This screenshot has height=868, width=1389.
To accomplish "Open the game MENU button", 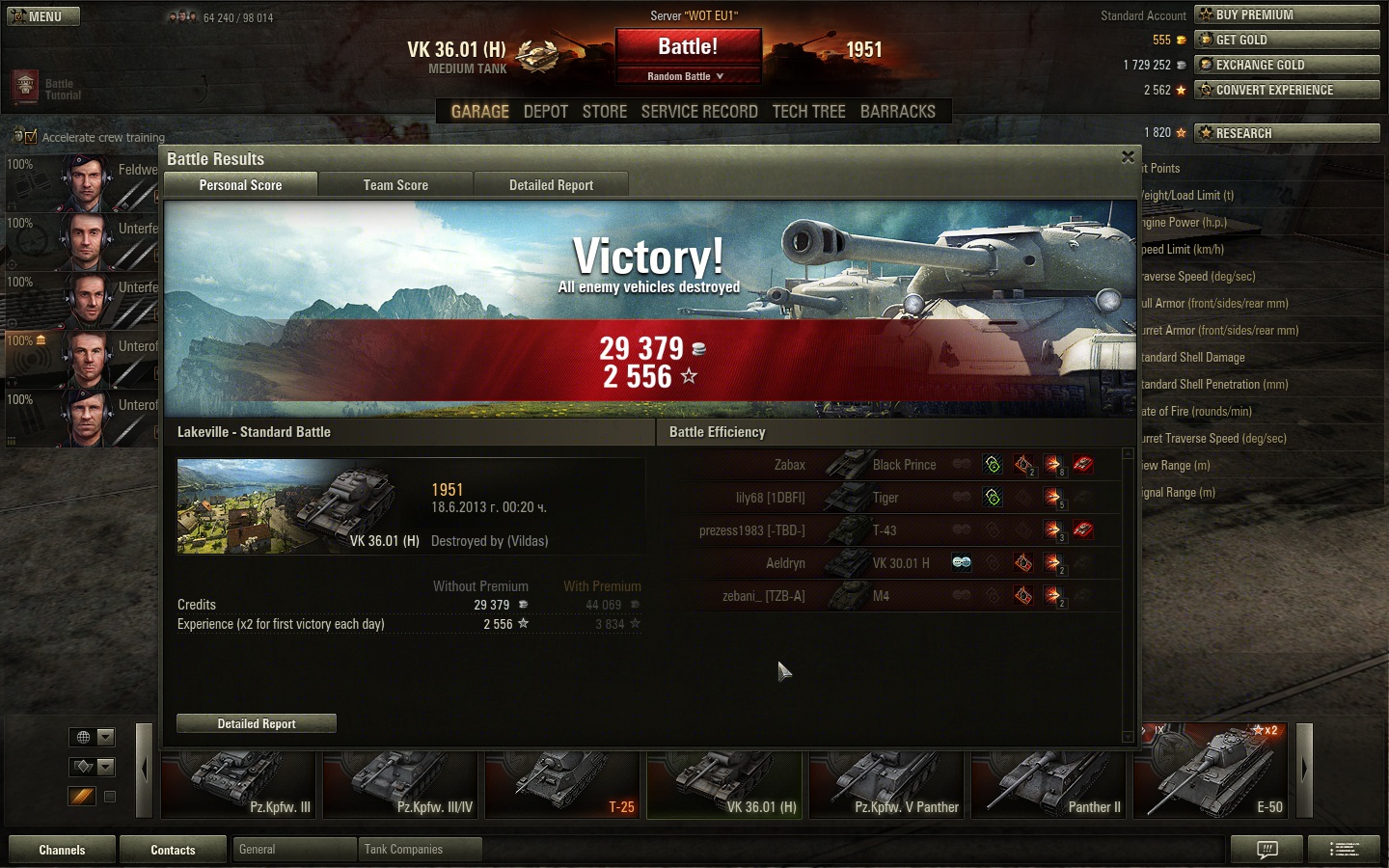I will click(43, 16).
